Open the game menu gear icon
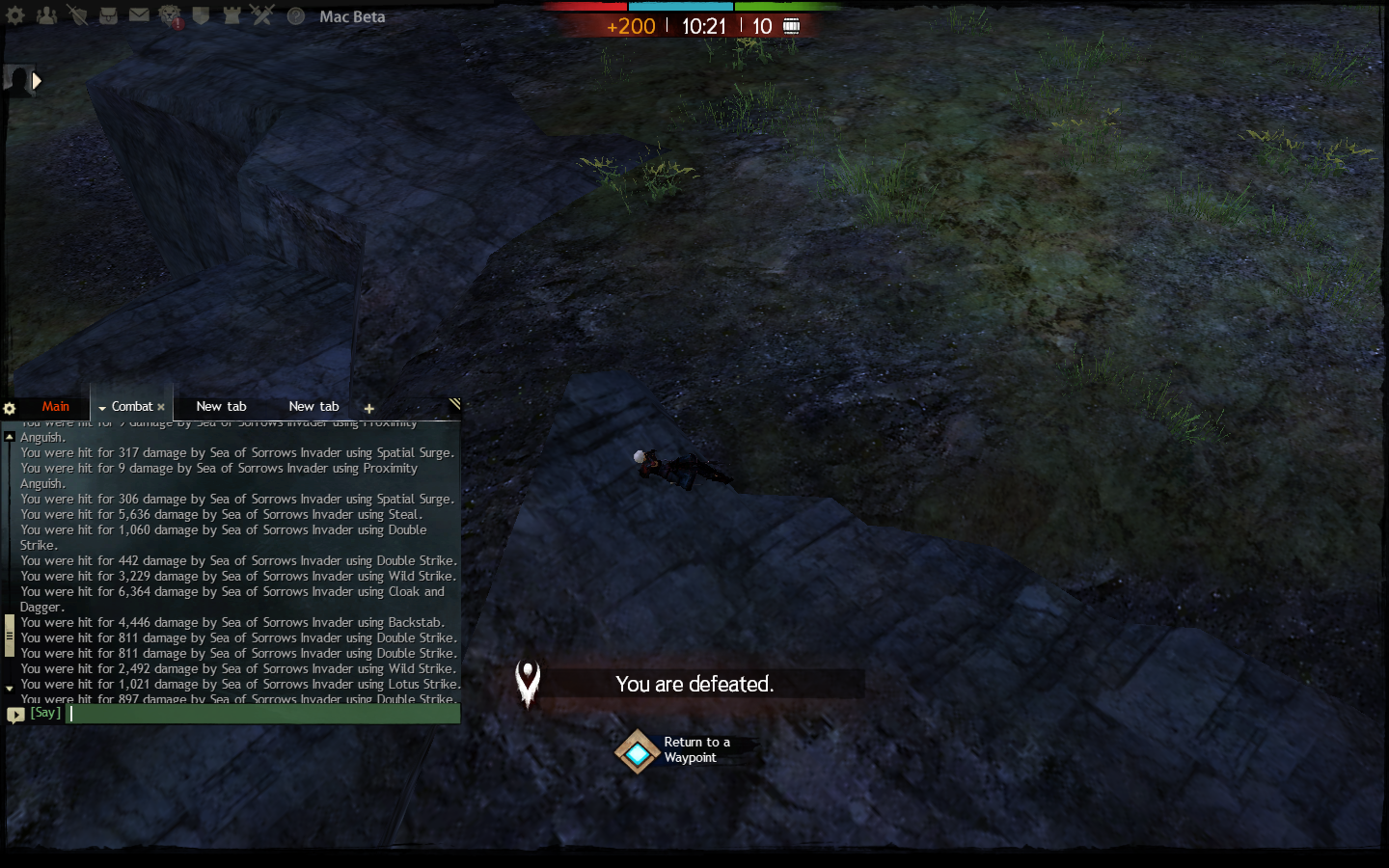Viewport: 1389px width, 868px height. 15,15
